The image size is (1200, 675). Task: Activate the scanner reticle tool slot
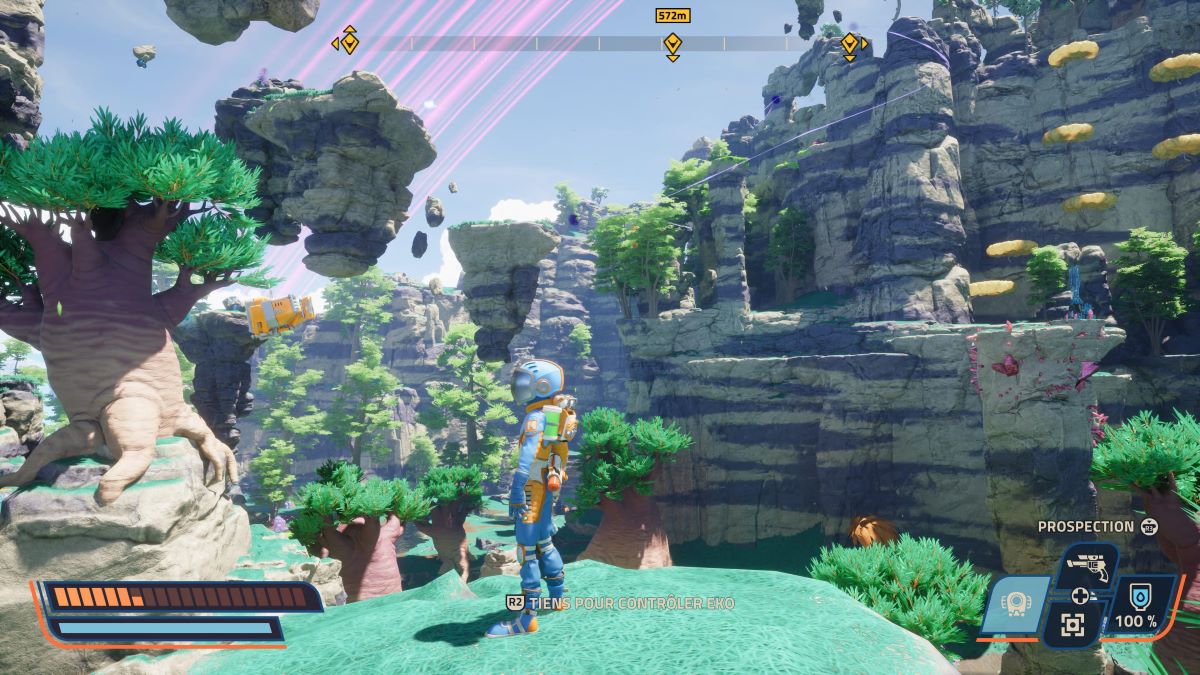coord(1073,626)
